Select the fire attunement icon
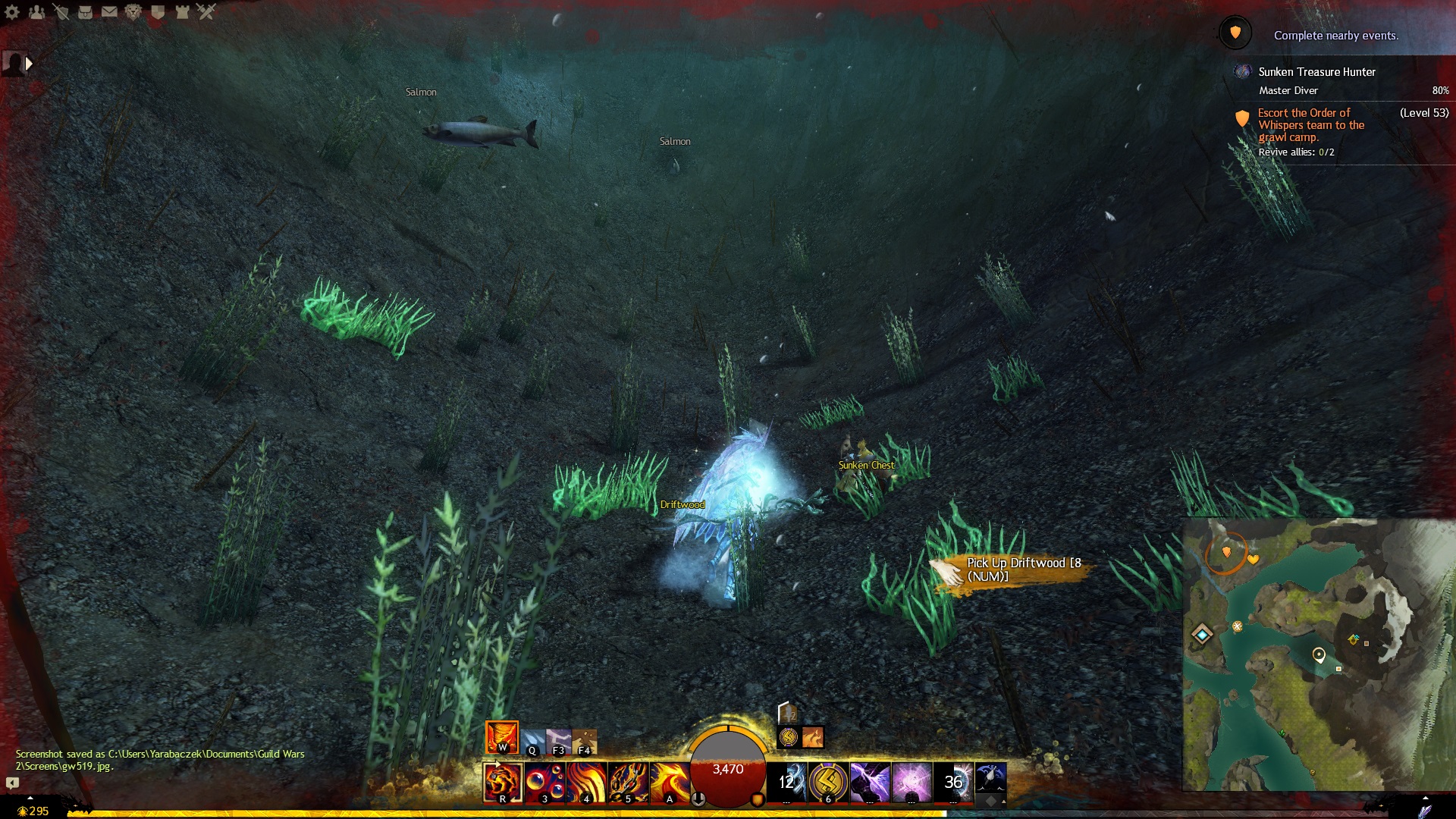This screenshot has width=1456, height=819. tap(502, 737)
